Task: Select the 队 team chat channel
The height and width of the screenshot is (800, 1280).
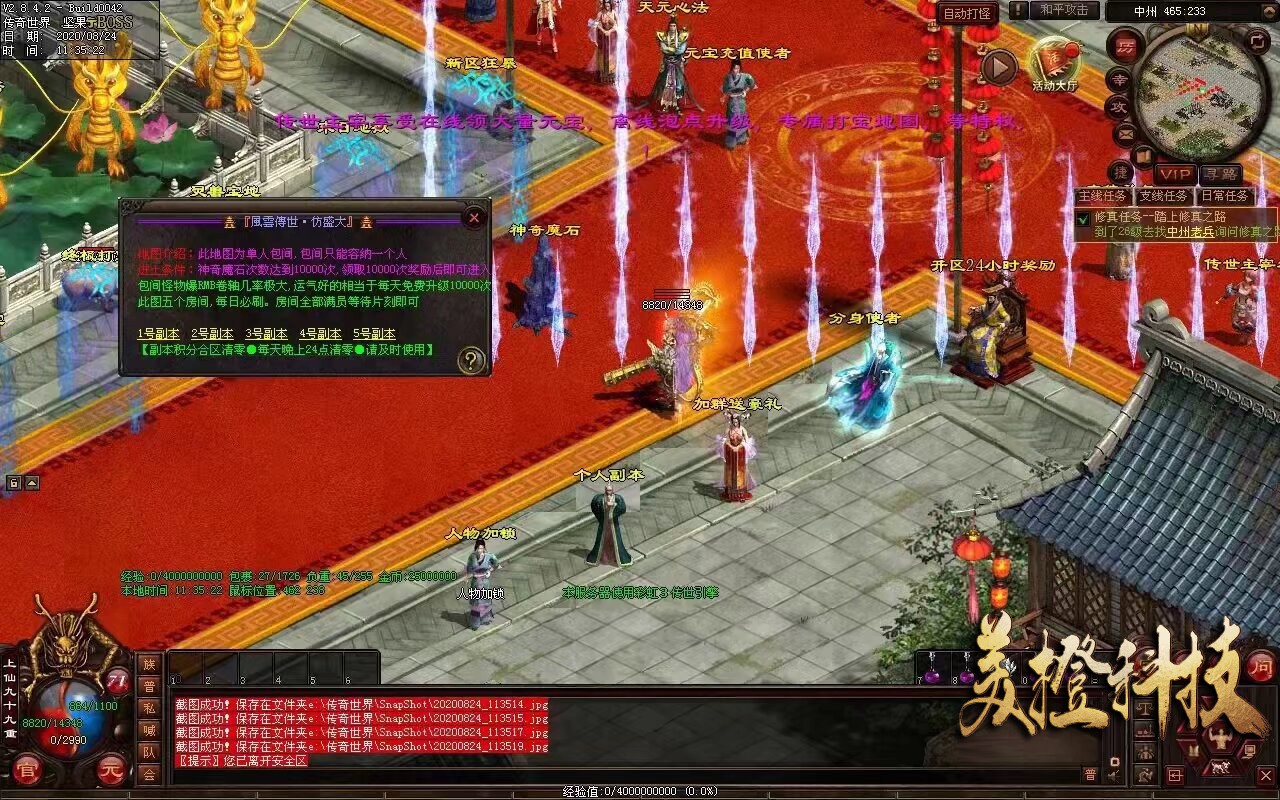Action: 149,752
